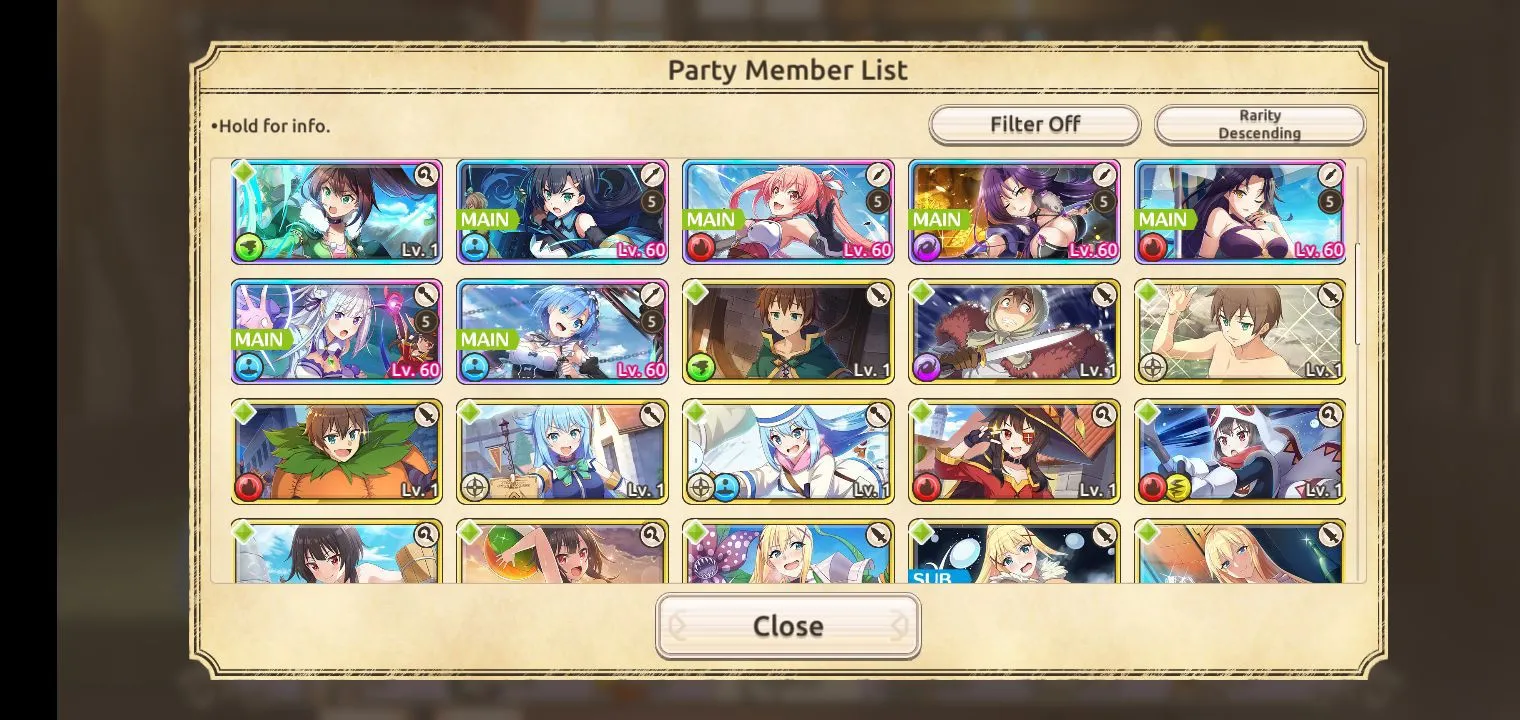The image size is (1520, 720).
Task: Pick the blonde girl card labeled SUB
Action: click(x=1014, y=553)
